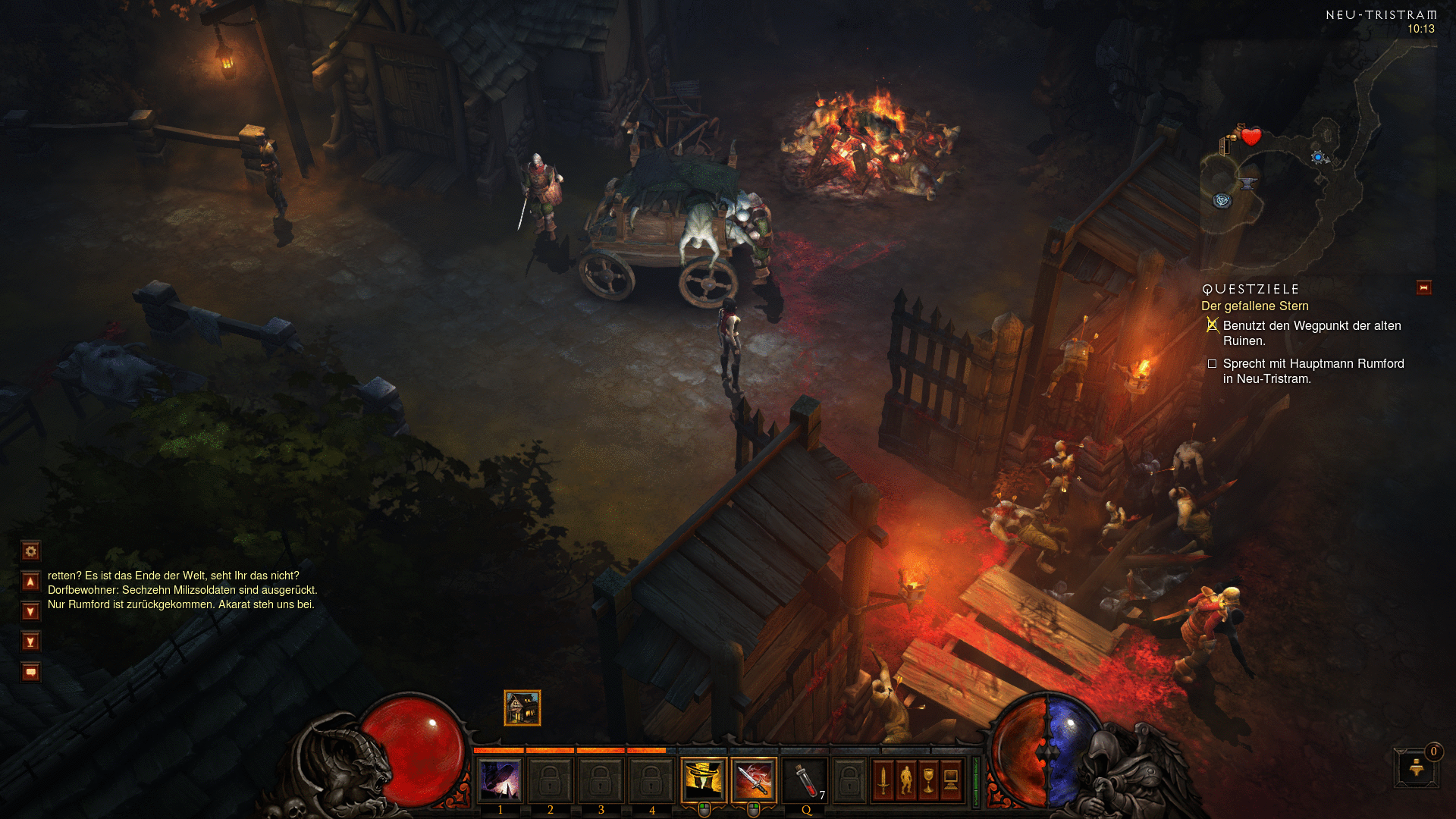Jump to the bottom of chat

pyautogui.click(x=30, y=642)
